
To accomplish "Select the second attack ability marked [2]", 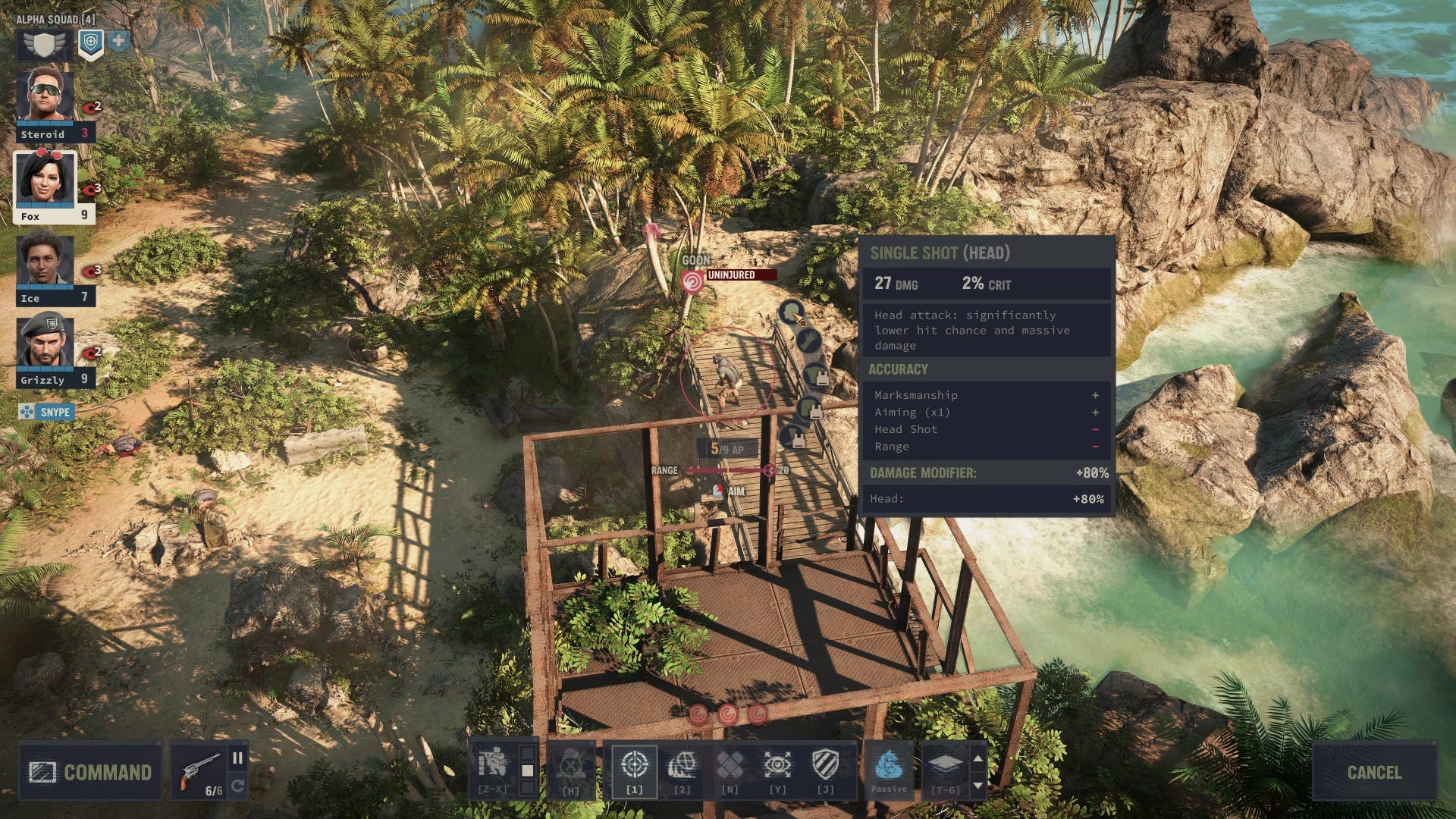I will click(682, 766).
